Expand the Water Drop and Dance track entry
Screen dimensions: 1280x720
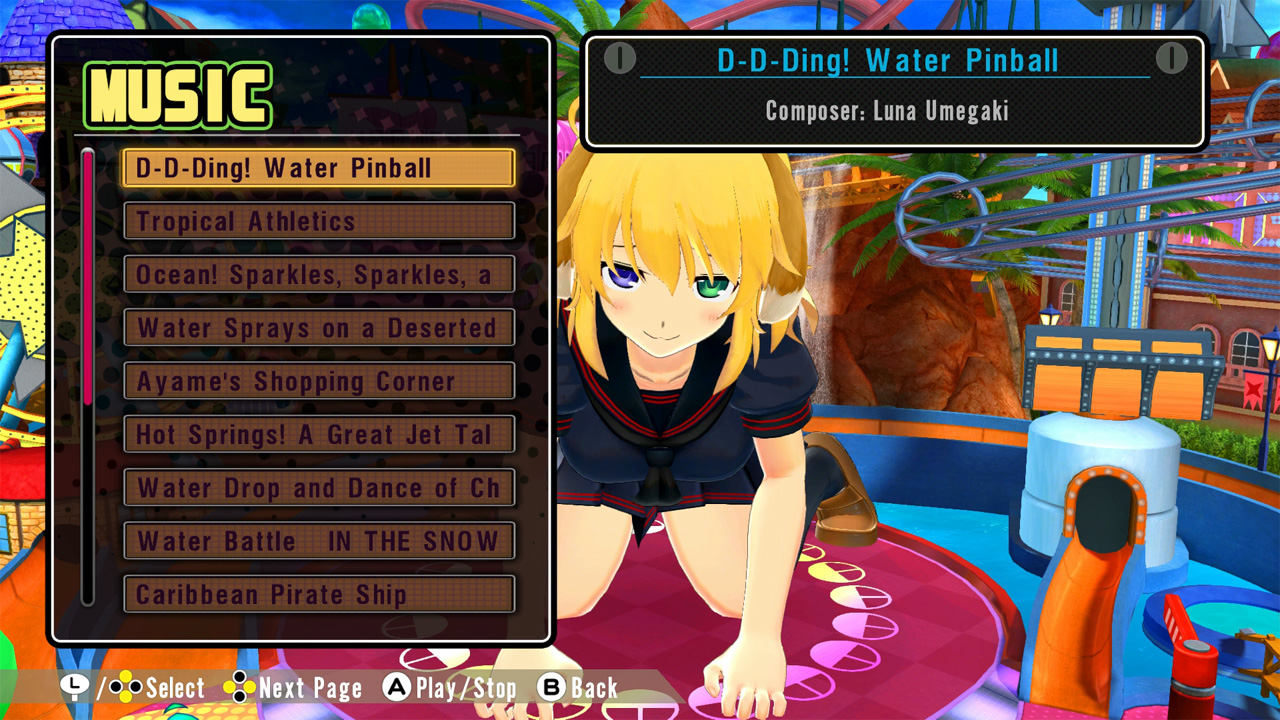(318, 488)
